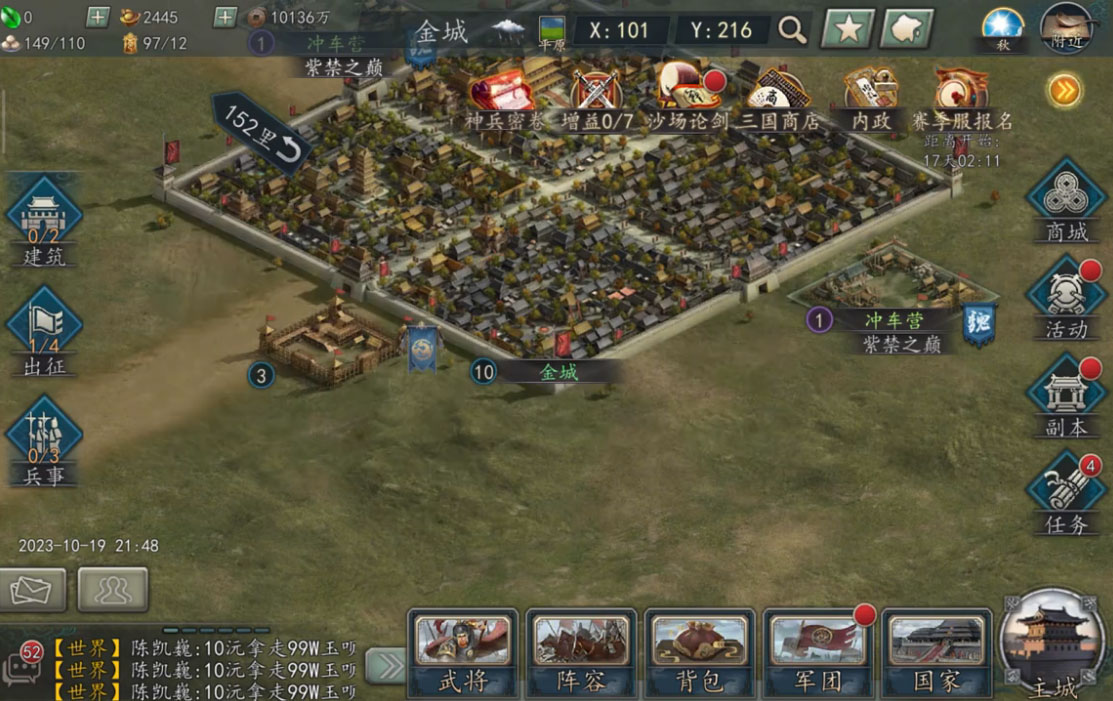Open the star favorites button

848,30
